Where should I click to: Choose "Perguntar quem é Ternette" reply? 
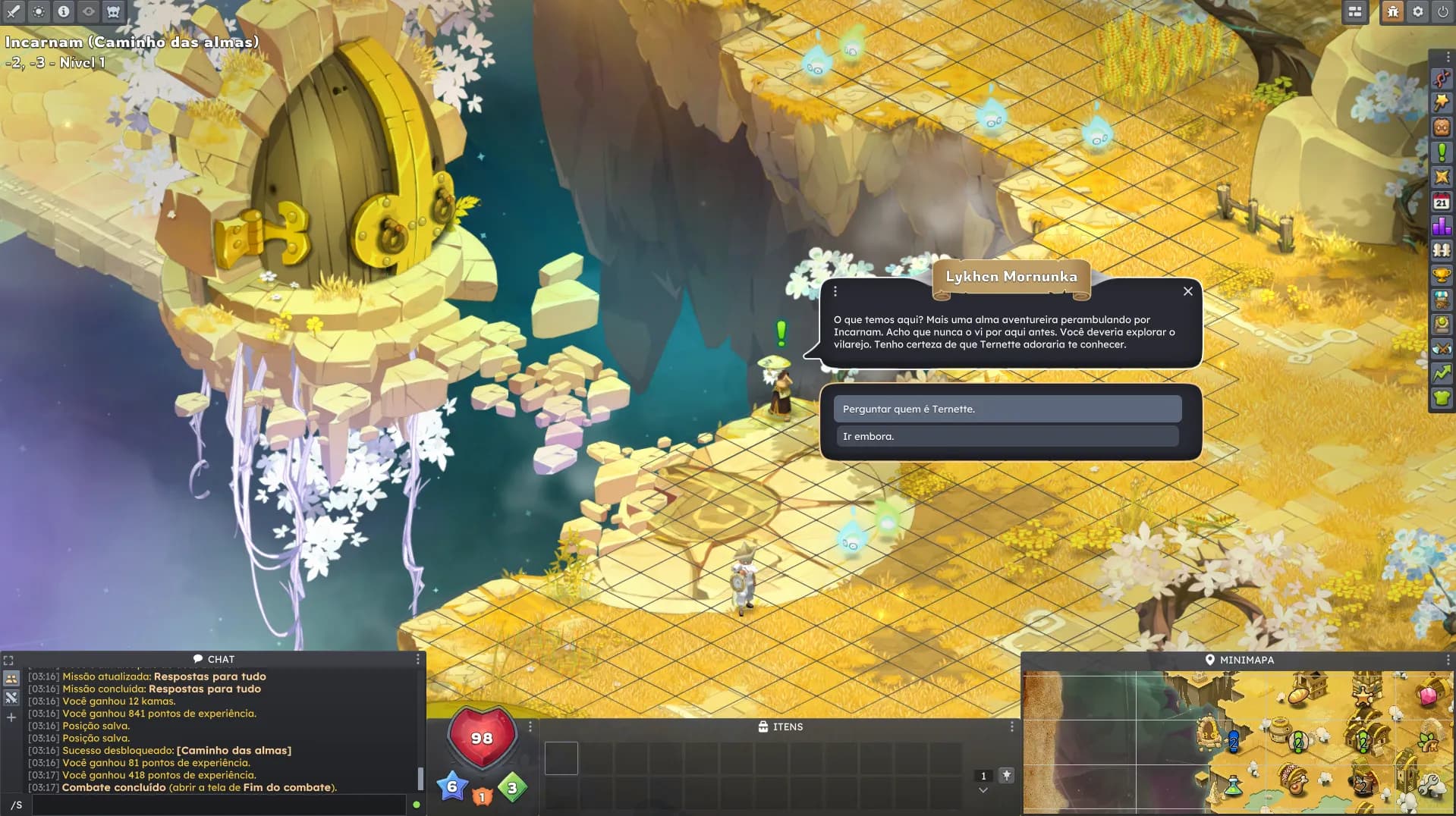[x=1007, y=409]
